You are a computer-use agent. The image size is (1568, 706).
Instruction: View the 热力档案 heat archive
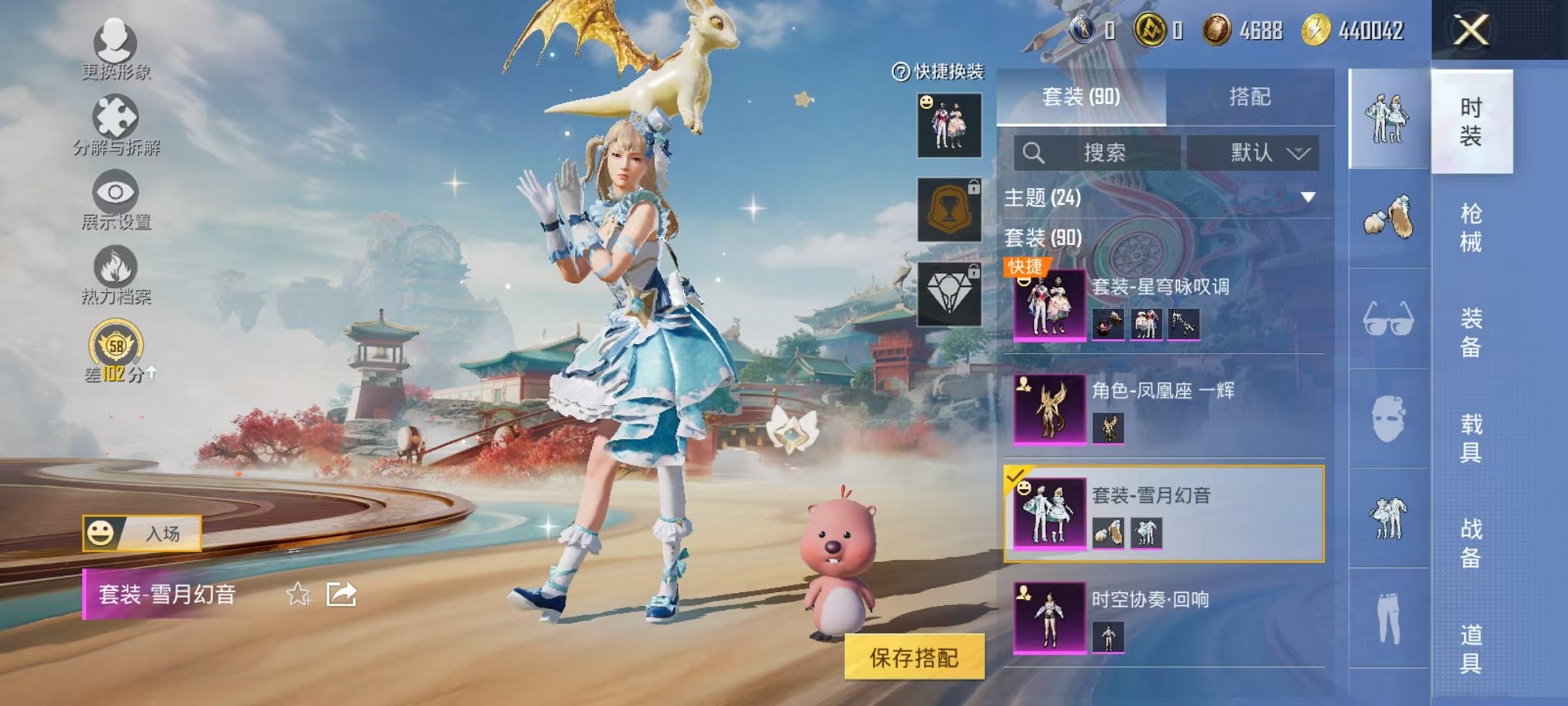click(x=114, y=265)
